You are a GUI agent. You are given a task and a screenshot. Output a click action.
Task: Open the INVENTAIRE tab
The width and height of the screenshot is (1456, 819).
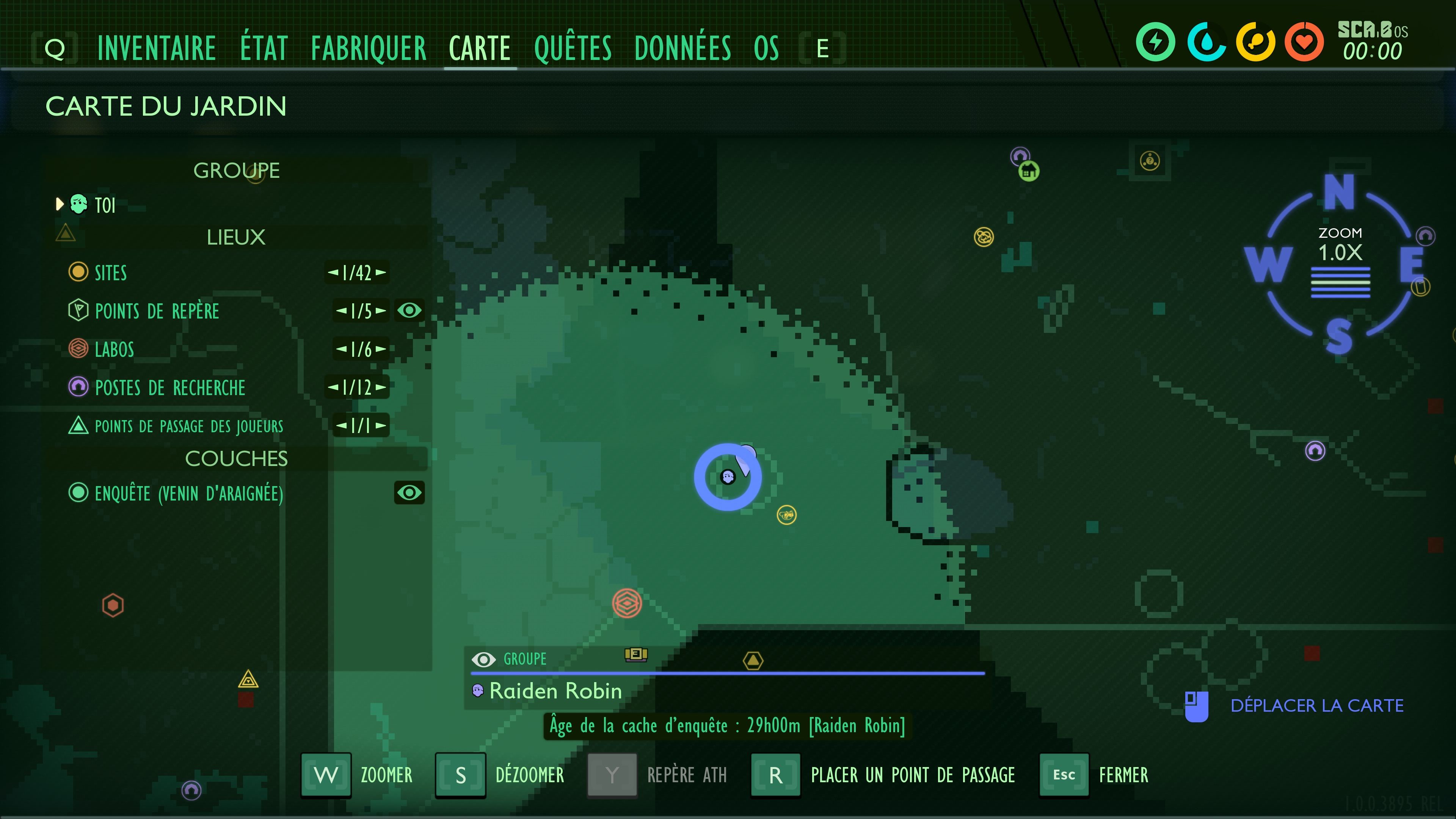[x=157, y=47]
